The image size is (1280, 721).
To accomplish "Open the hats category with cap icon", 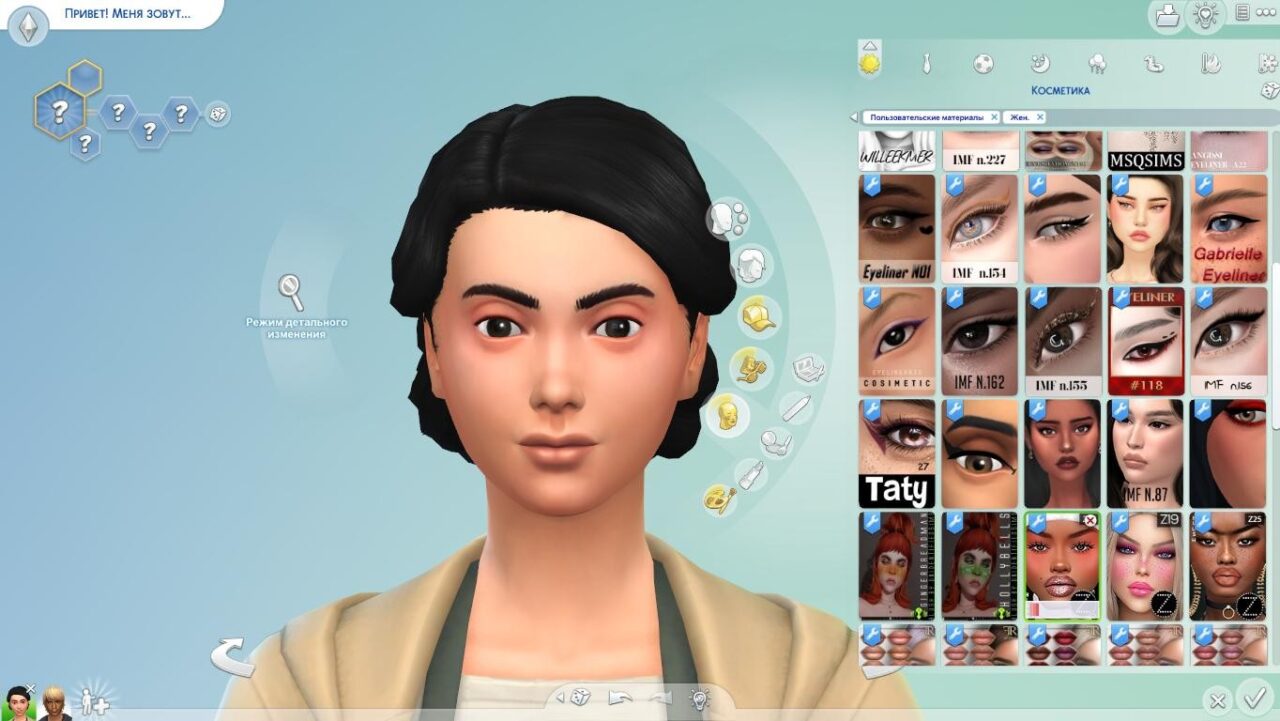I will point(757,317).
